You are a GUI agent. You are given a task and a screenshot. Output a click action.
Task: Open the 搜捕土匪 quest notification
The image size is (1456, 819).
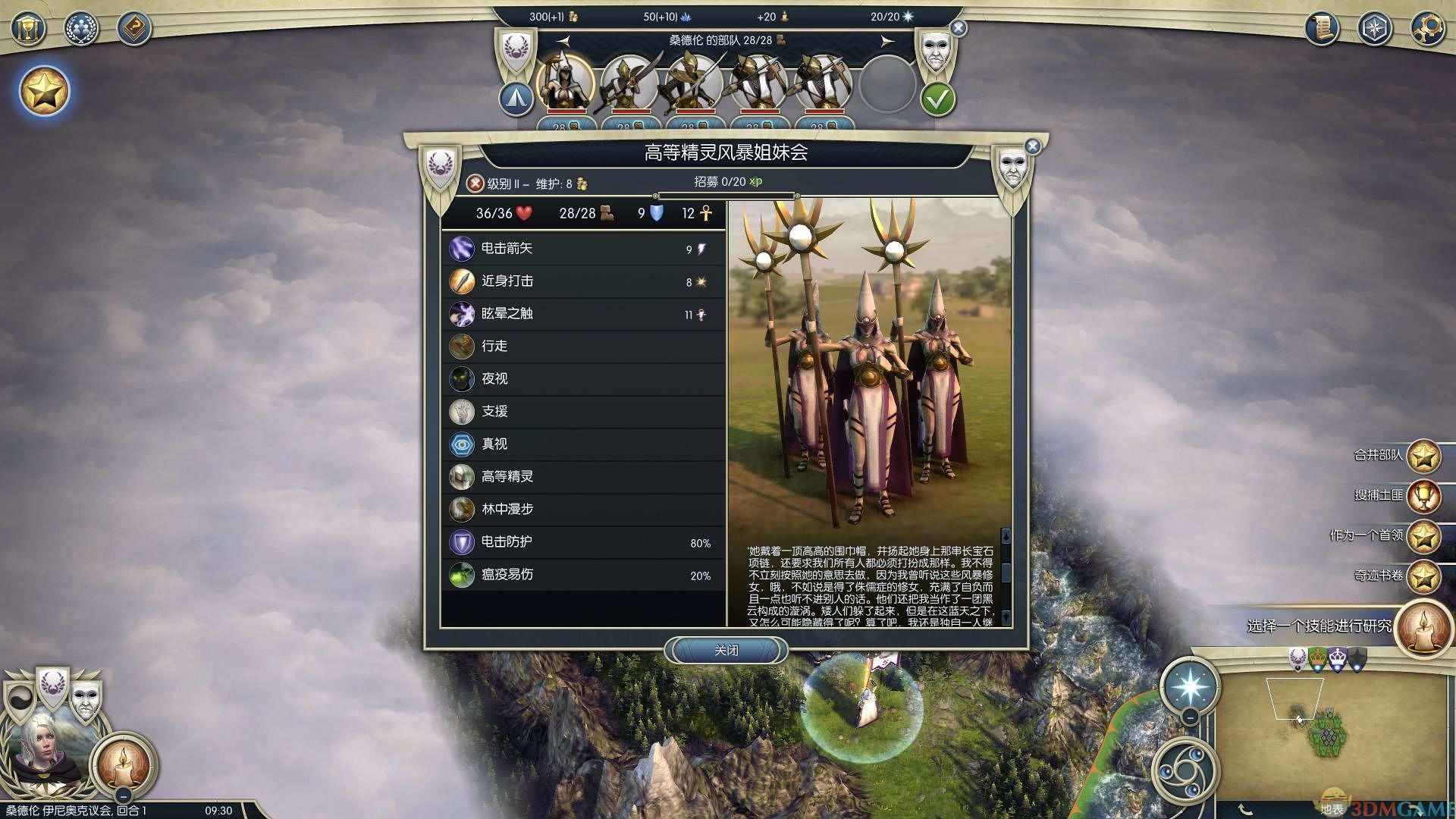pyautogui.click(x=1423, y=496)
